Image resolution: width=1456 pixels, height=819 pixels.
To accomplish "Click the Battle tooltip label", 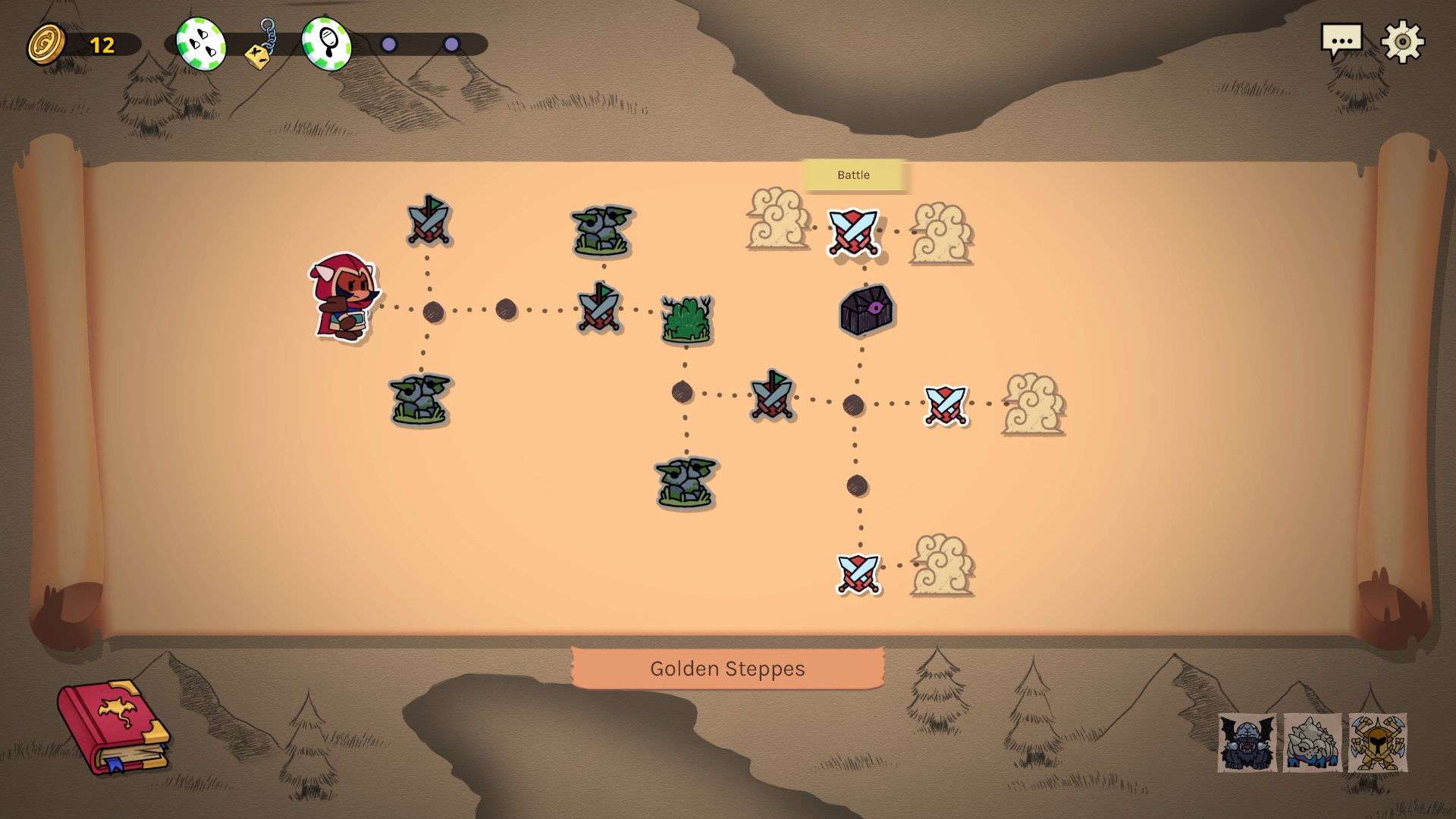I will tap(855, 174).
